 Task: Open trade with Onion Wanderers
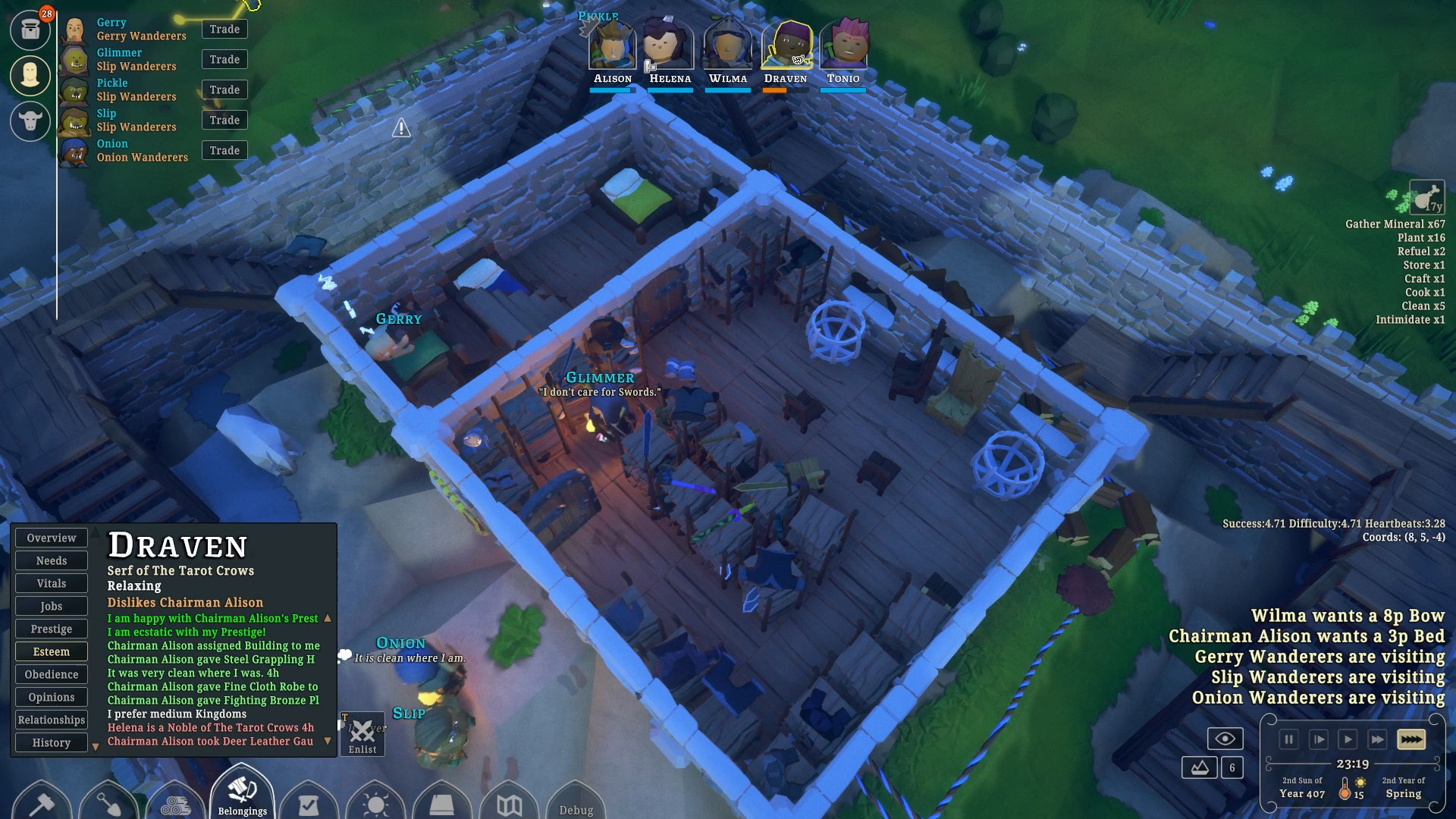point(224,151)
